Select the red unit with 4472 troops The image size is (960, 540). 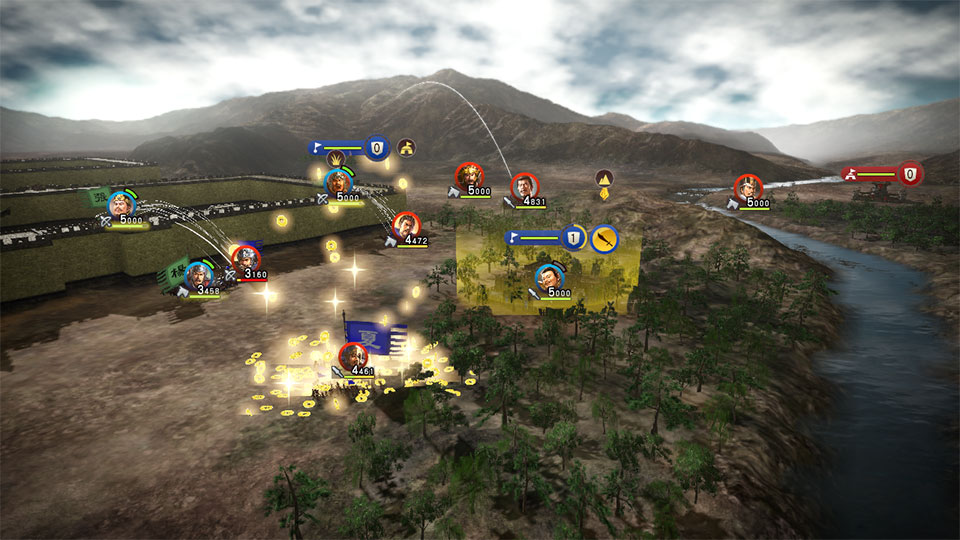pyautogui.click(x=405, y=225)
